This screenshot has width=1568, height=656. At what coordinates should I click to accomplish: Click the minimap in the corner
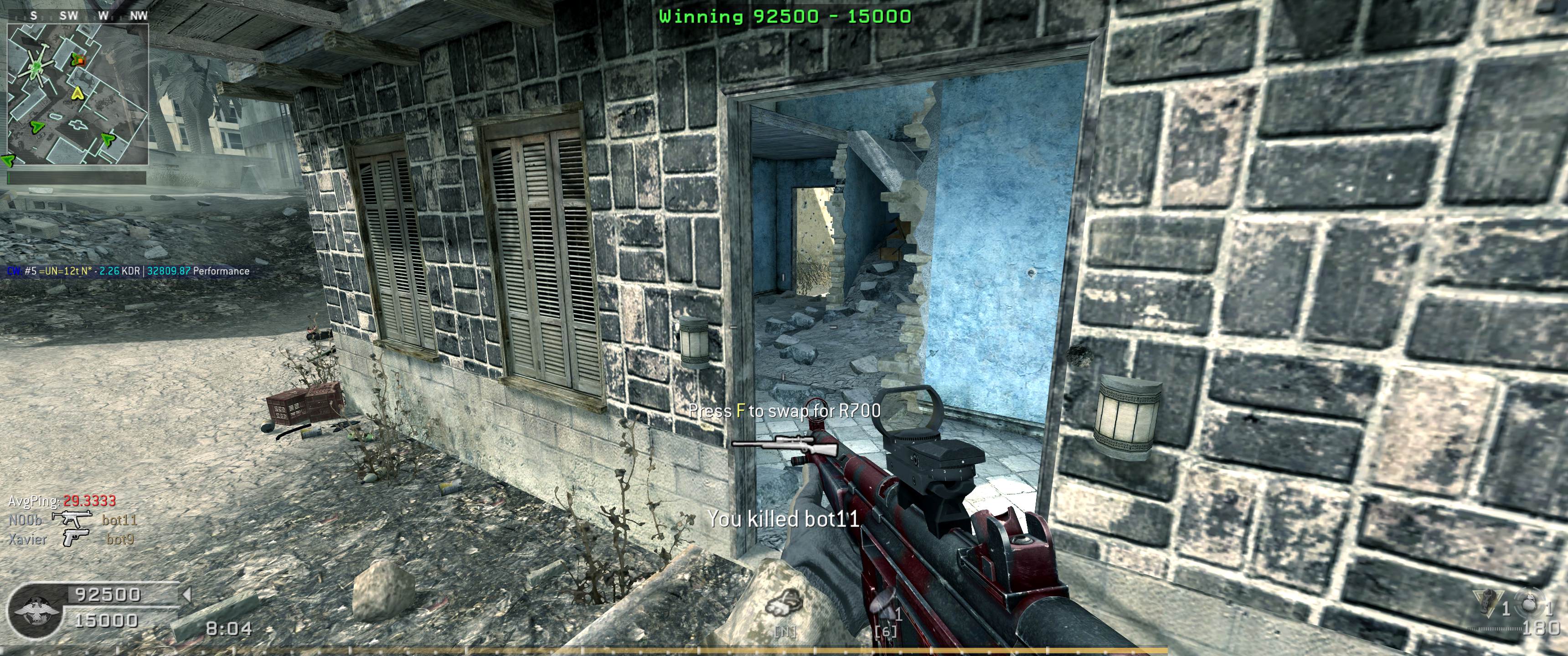78,94
